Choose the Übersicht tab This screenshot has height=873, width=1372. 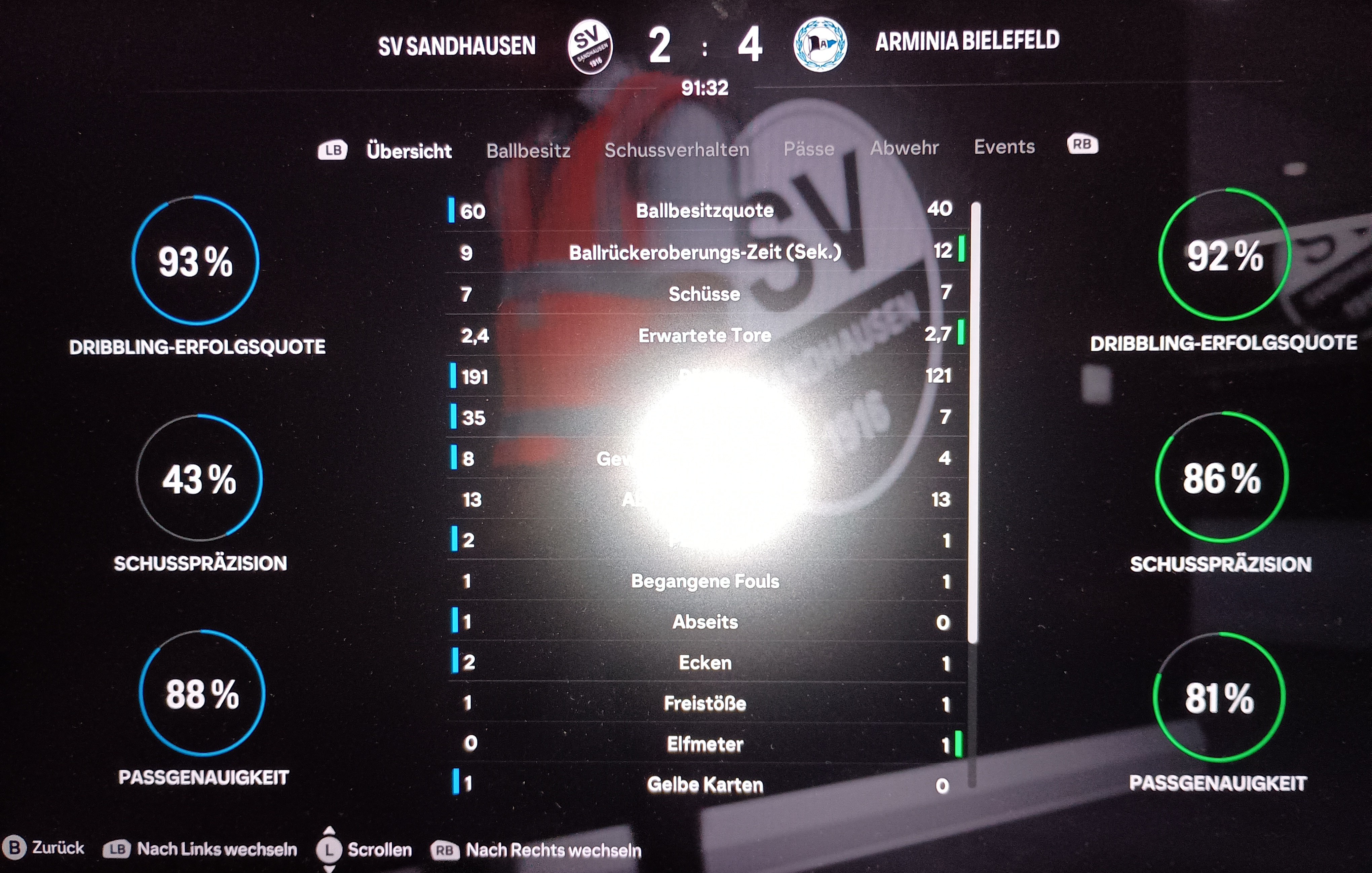(x=409, y=151)
